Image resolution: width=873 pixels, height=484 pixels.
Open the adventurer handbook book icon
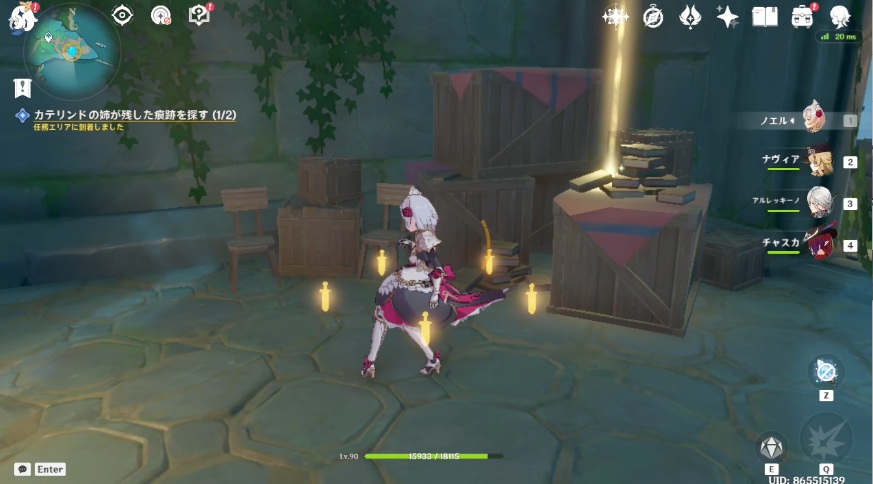tap(765, 17)
